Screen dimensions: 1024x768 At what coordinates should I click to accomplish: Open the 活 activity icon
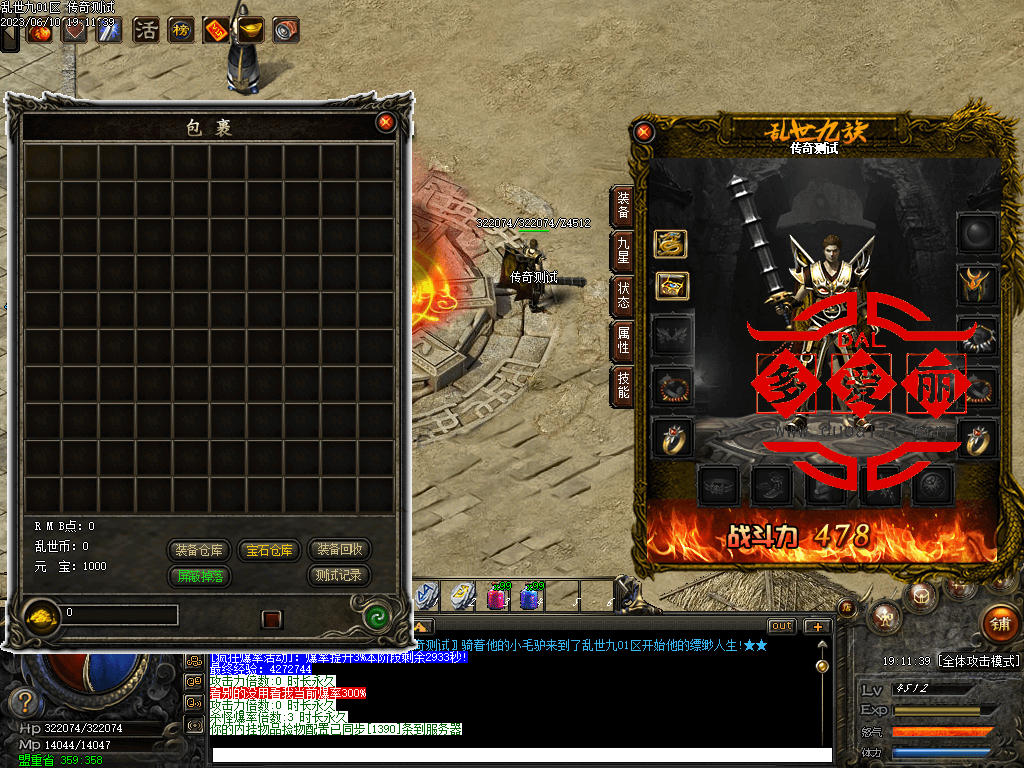[x=146, y=30]
